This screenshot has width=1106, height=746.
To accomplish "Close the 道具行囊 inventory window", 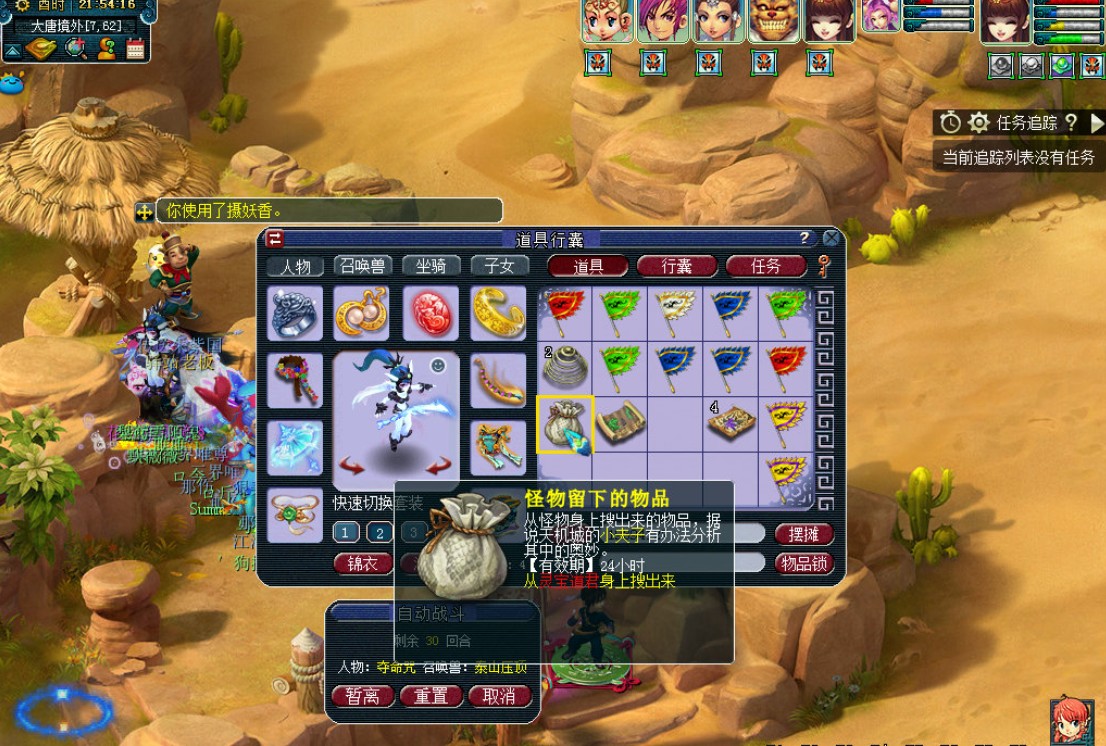I will tap(831, 238).
